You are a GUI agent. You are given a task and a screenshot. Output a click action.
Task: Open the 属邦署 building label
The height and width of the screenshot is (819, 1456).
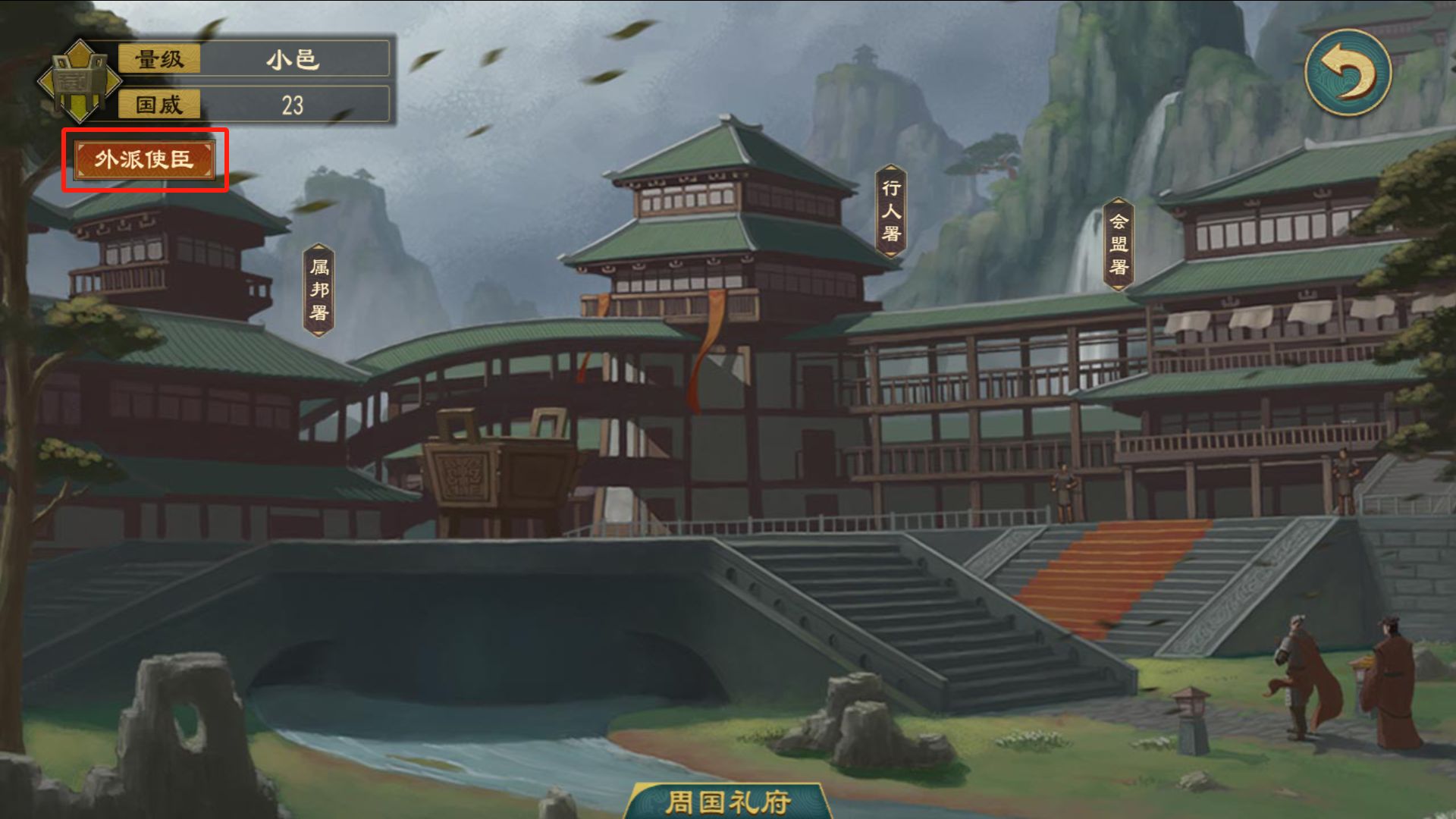pos(319,290)
